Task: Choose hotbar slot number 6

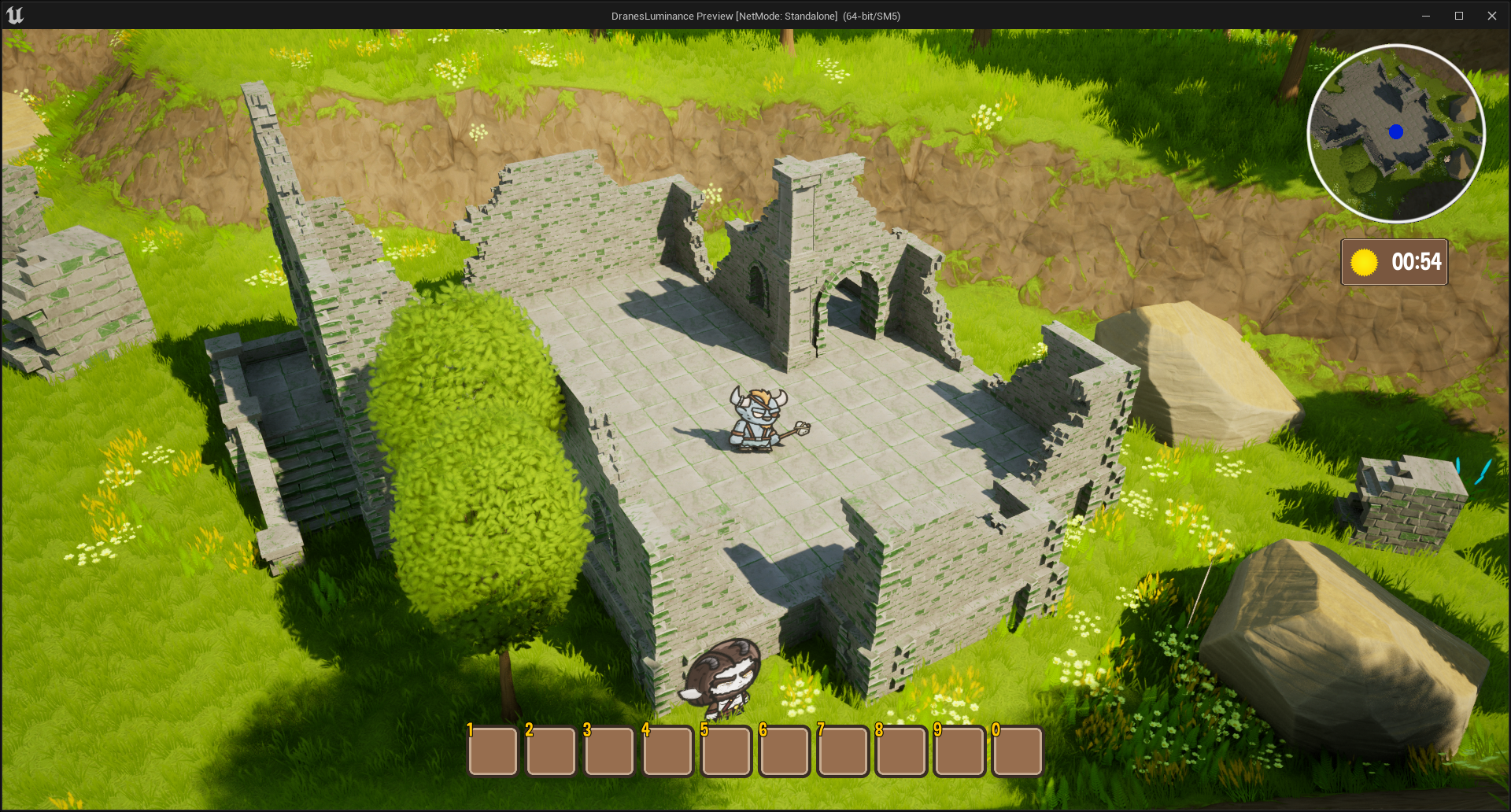Action: [785, 751]
